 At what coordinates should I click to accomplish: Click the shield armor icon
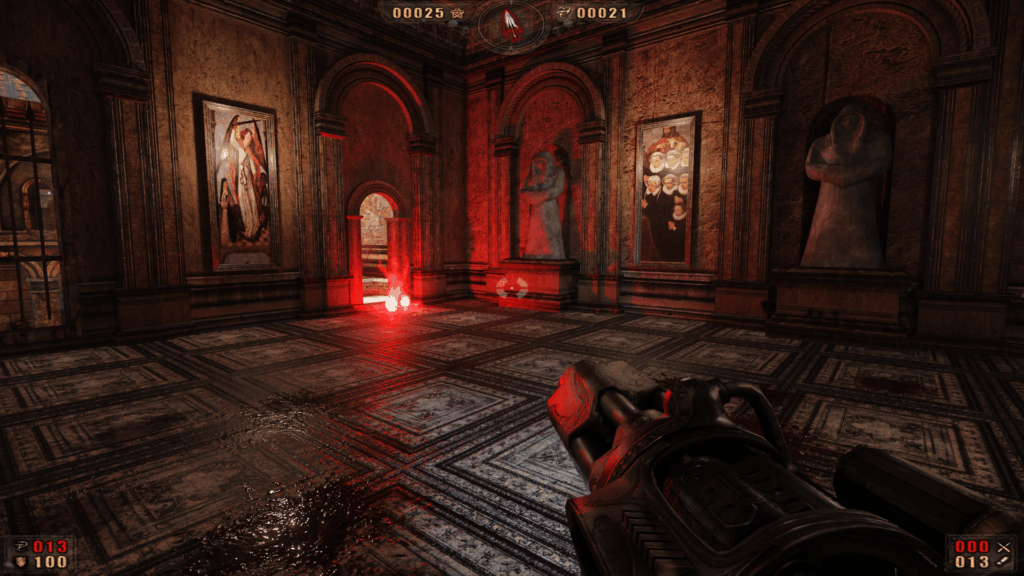tap(21, 562)
